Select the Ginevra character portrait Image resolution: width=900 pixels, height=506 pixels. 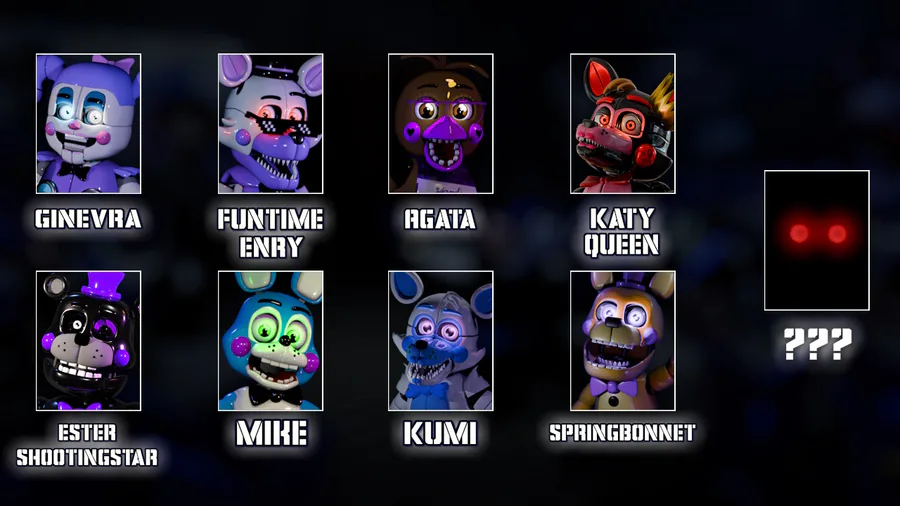pyautogui.click(x=88, y=123)
